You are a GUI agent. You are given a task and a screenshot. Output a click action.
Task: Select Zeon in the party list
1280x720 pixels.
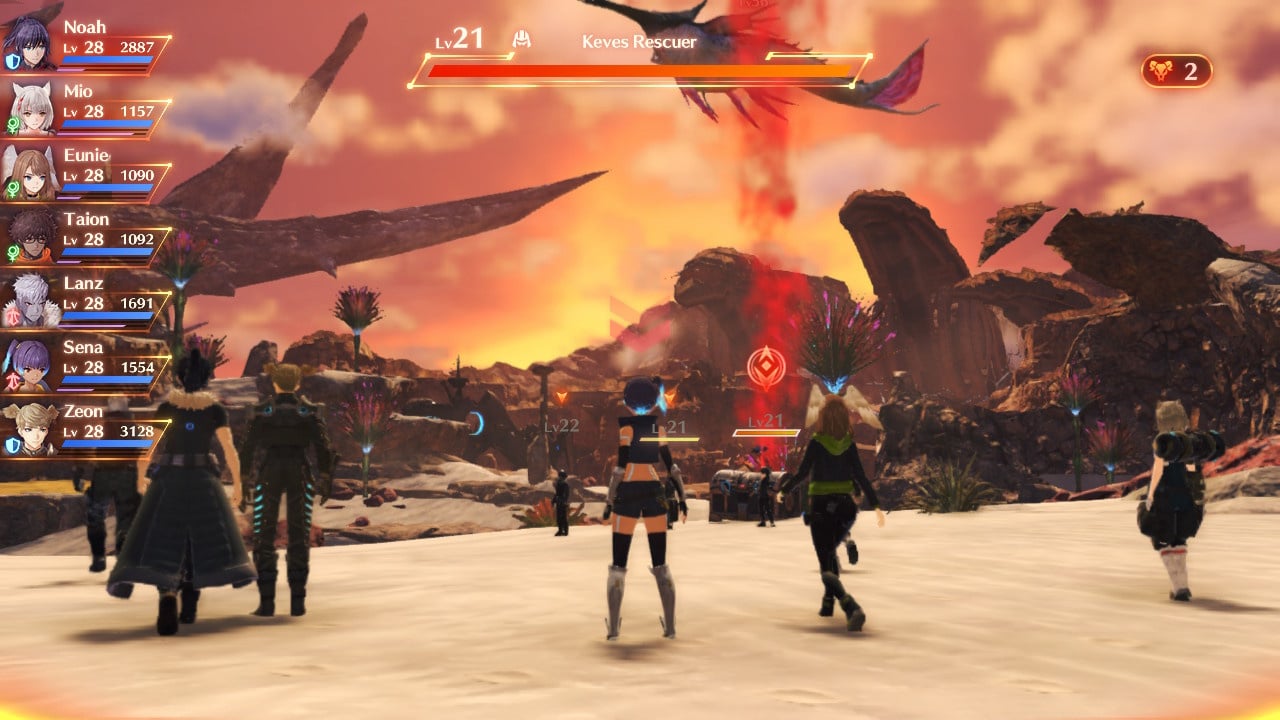click(x=85, y=429)
